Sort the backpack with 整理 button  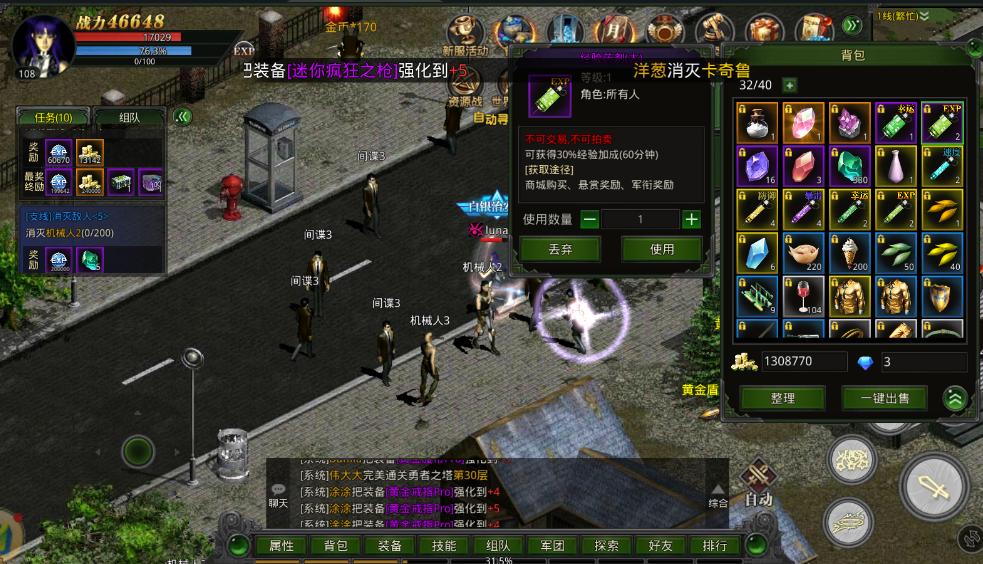click(782, 398)
